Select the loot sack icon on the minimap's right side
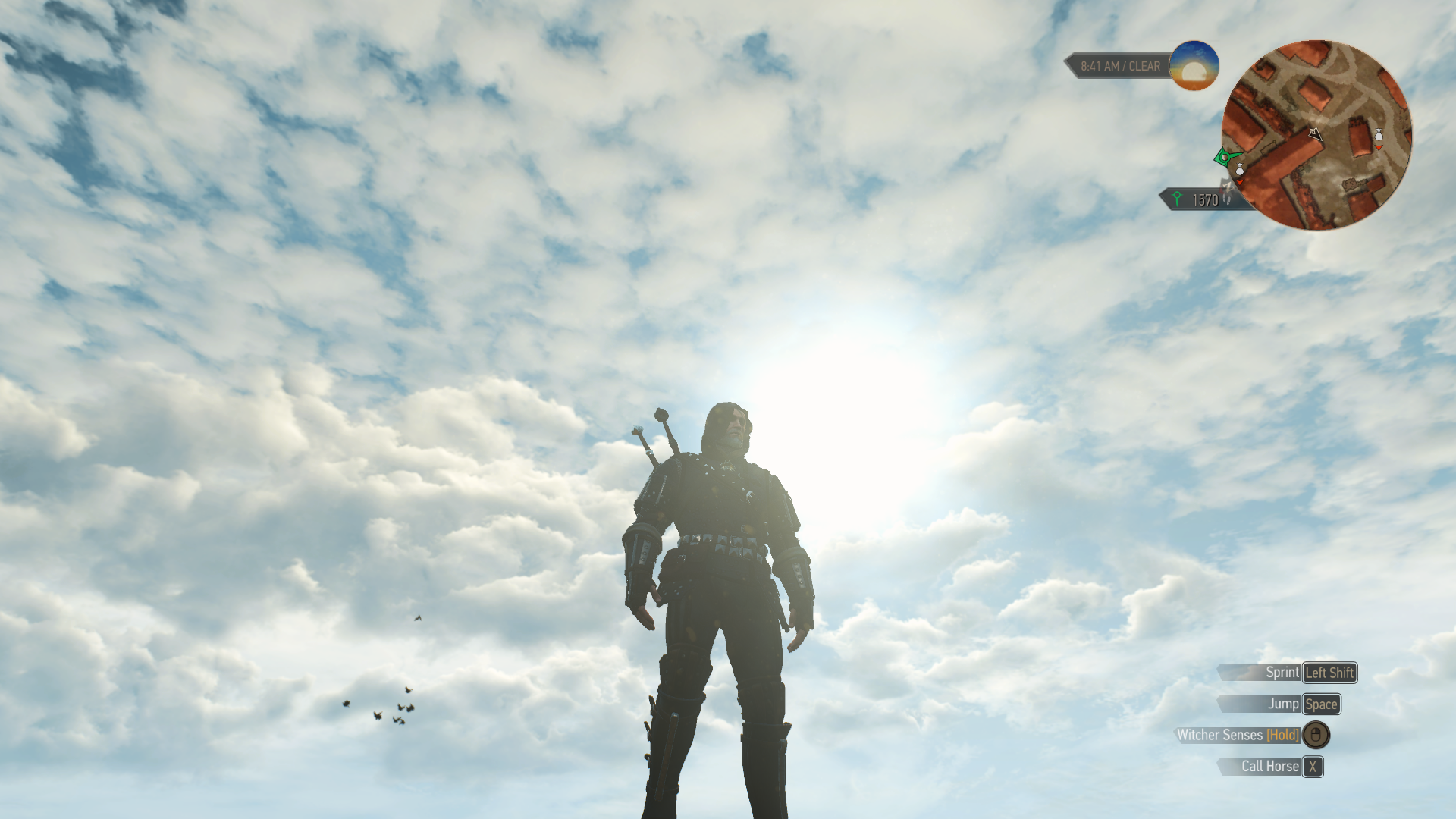Viewport: 1456px width, 819px height. click(1378, 136)
